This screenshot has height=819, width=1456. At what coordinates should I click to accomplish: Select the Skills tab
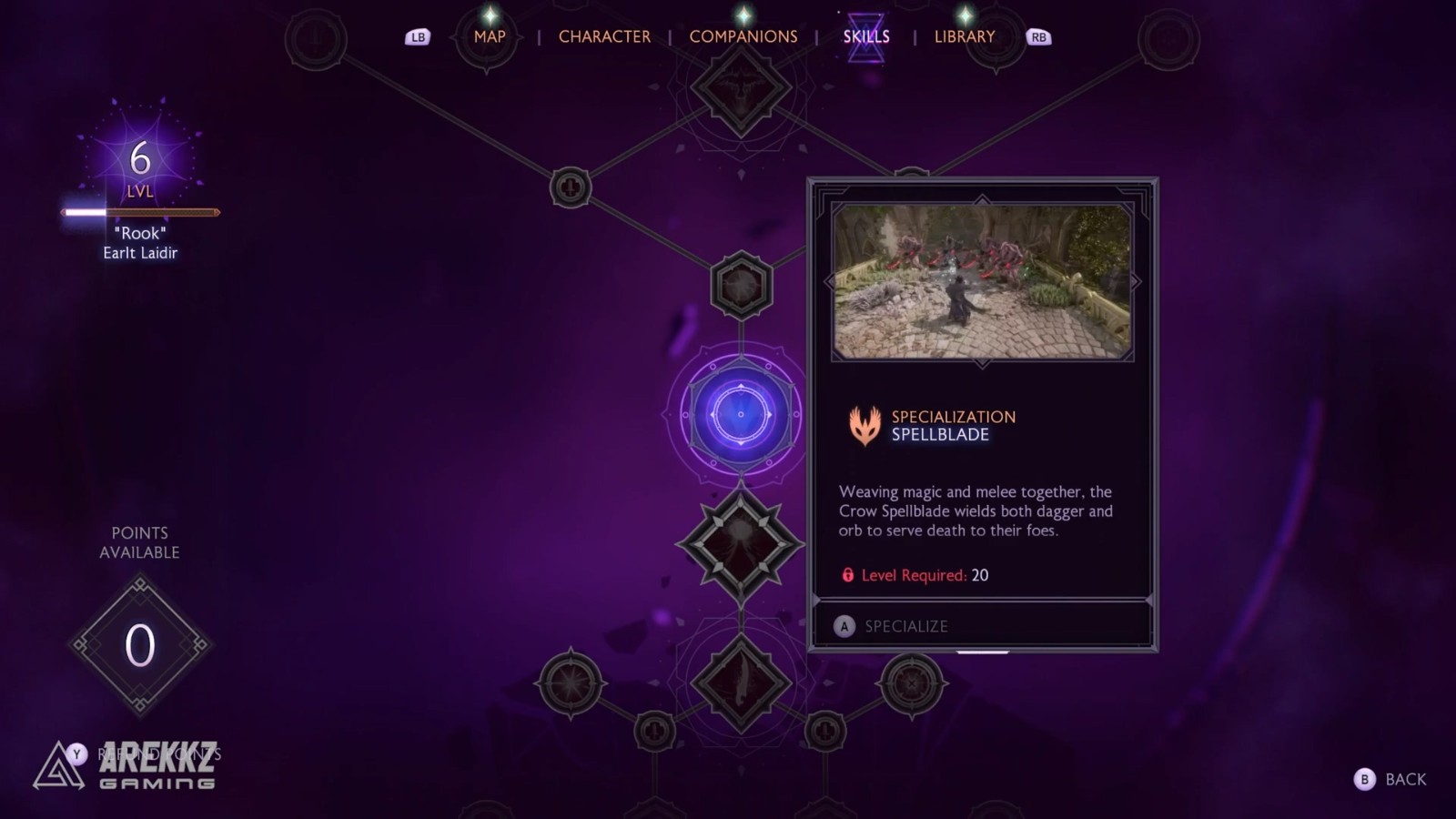point(865,36)
